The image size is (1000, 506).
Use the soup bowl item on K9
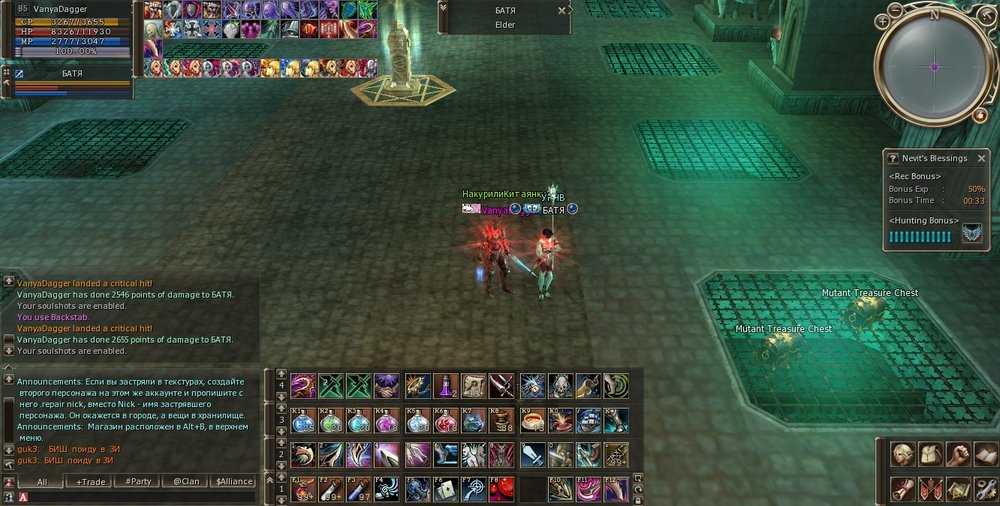[x=531, y=420]
